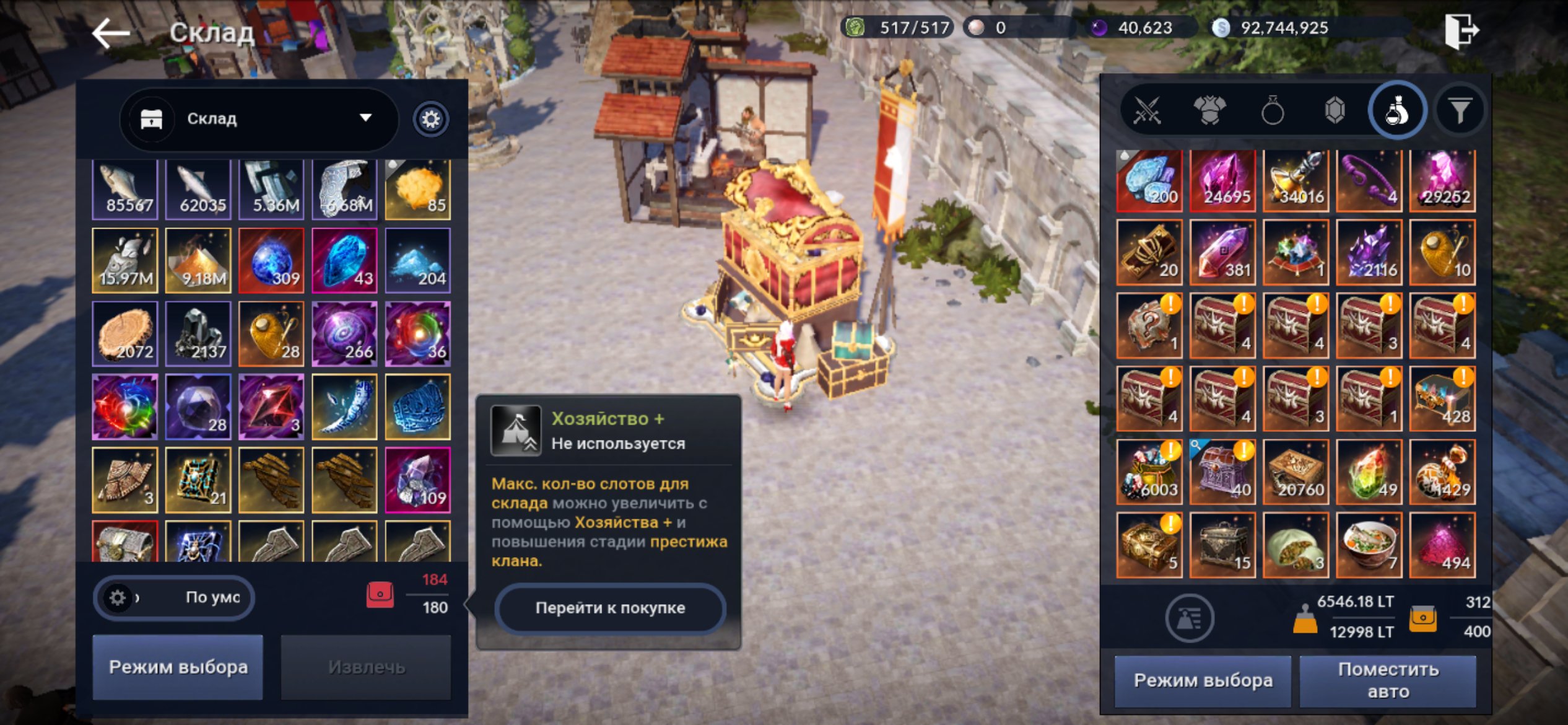This screenshot has height=725, width=1568.
Task: Click the Перейти к покупке button
Action: click(610, 608)
